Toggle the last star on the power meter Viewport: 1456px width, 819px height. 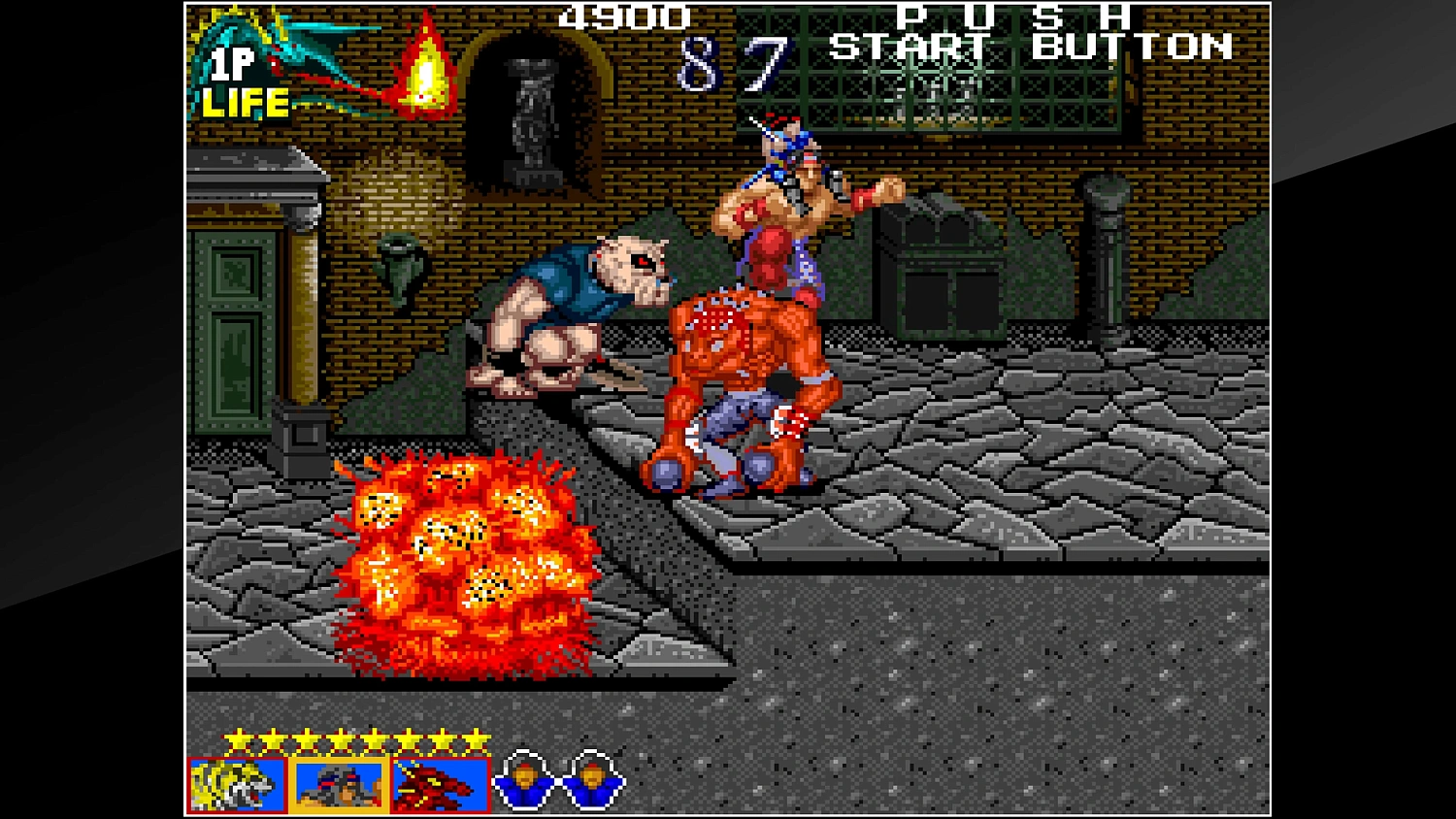point(476,738)
